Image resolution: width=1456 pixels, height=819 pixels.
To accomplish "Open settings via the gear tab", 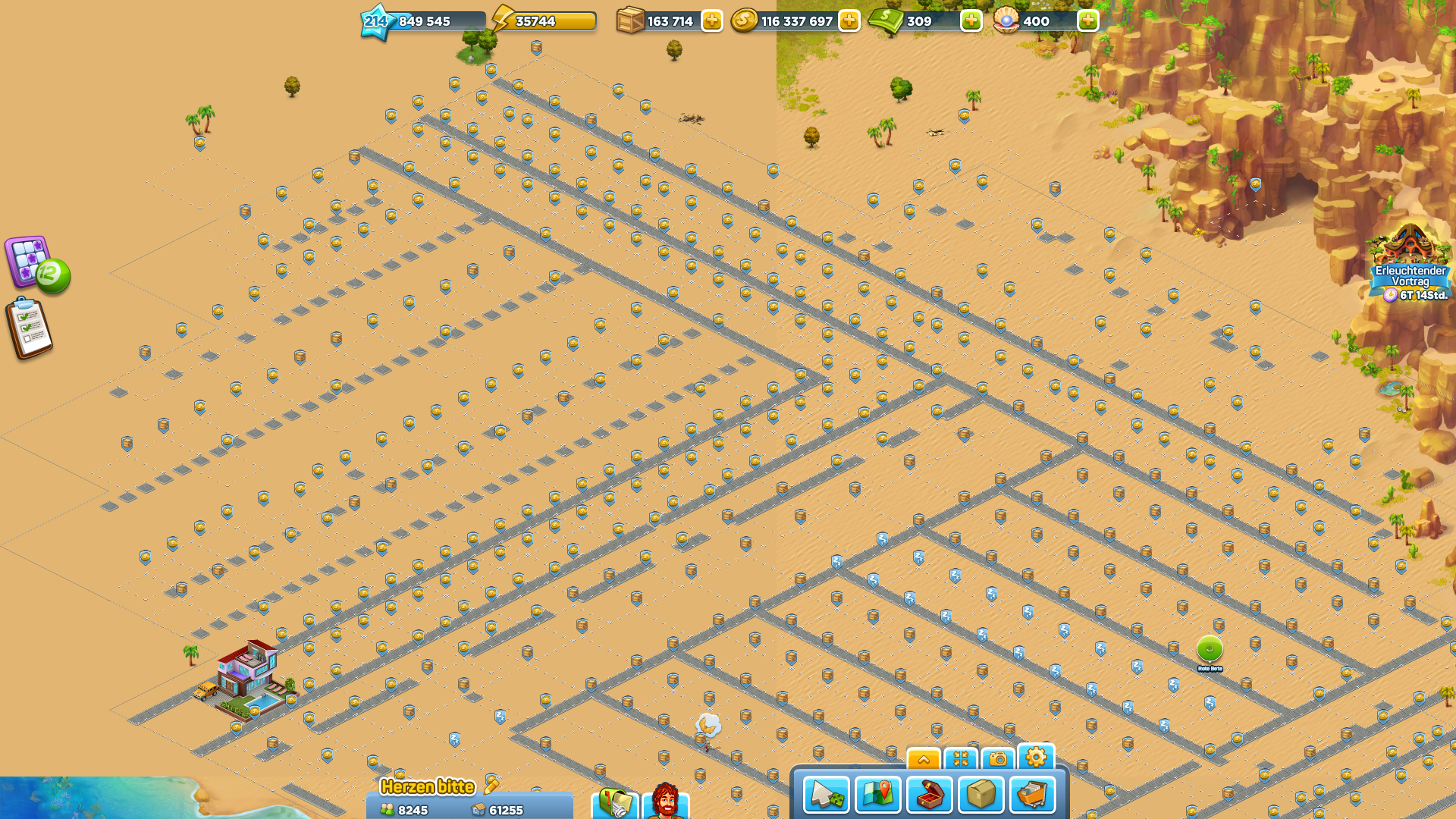I will click(1036, 757).
